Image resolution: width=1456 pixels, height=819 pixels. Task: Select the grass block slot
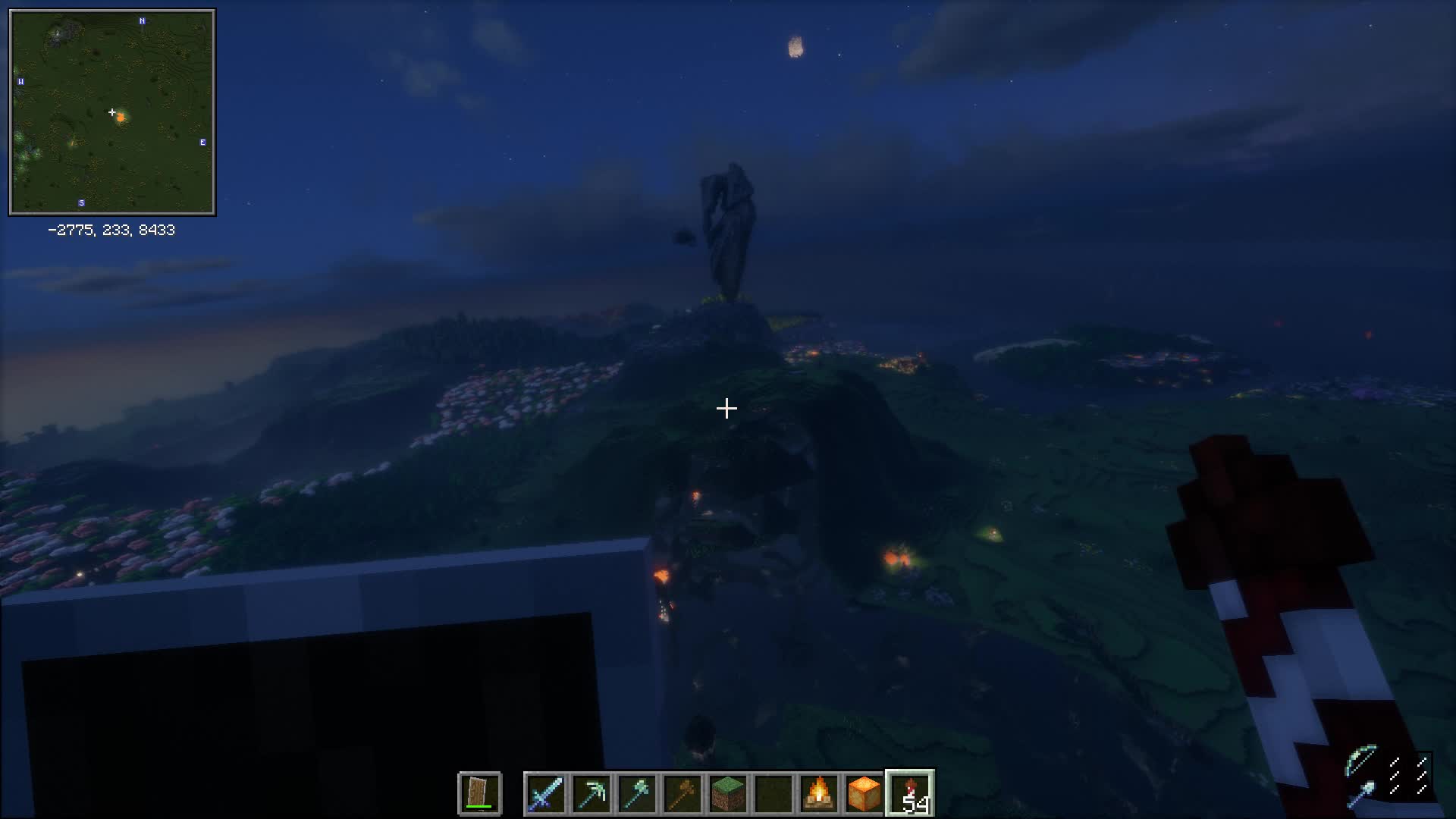[727, 793]
